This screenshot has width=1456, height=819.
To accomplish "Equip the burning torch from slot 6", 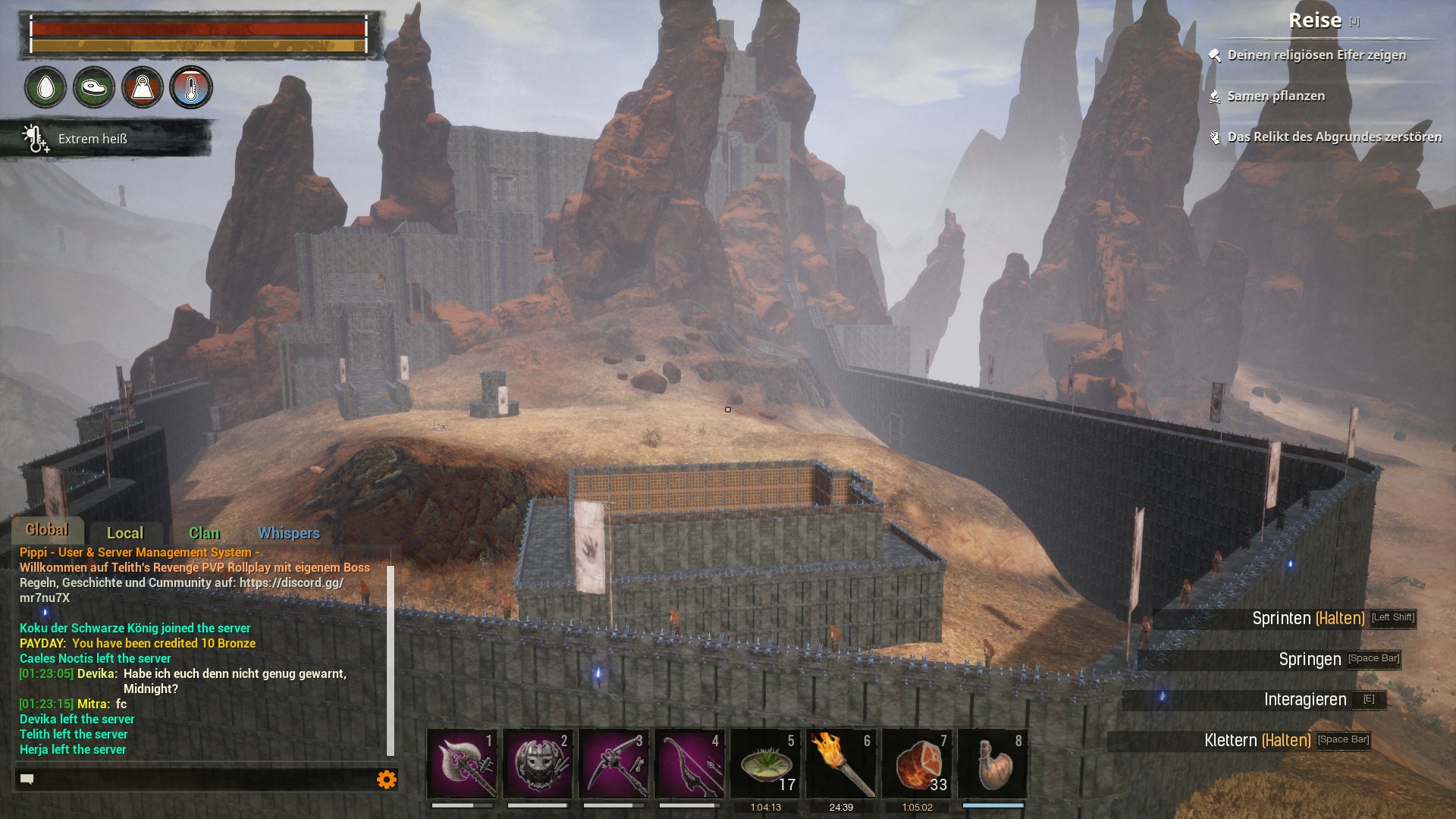I will click(x=841, y=764).
